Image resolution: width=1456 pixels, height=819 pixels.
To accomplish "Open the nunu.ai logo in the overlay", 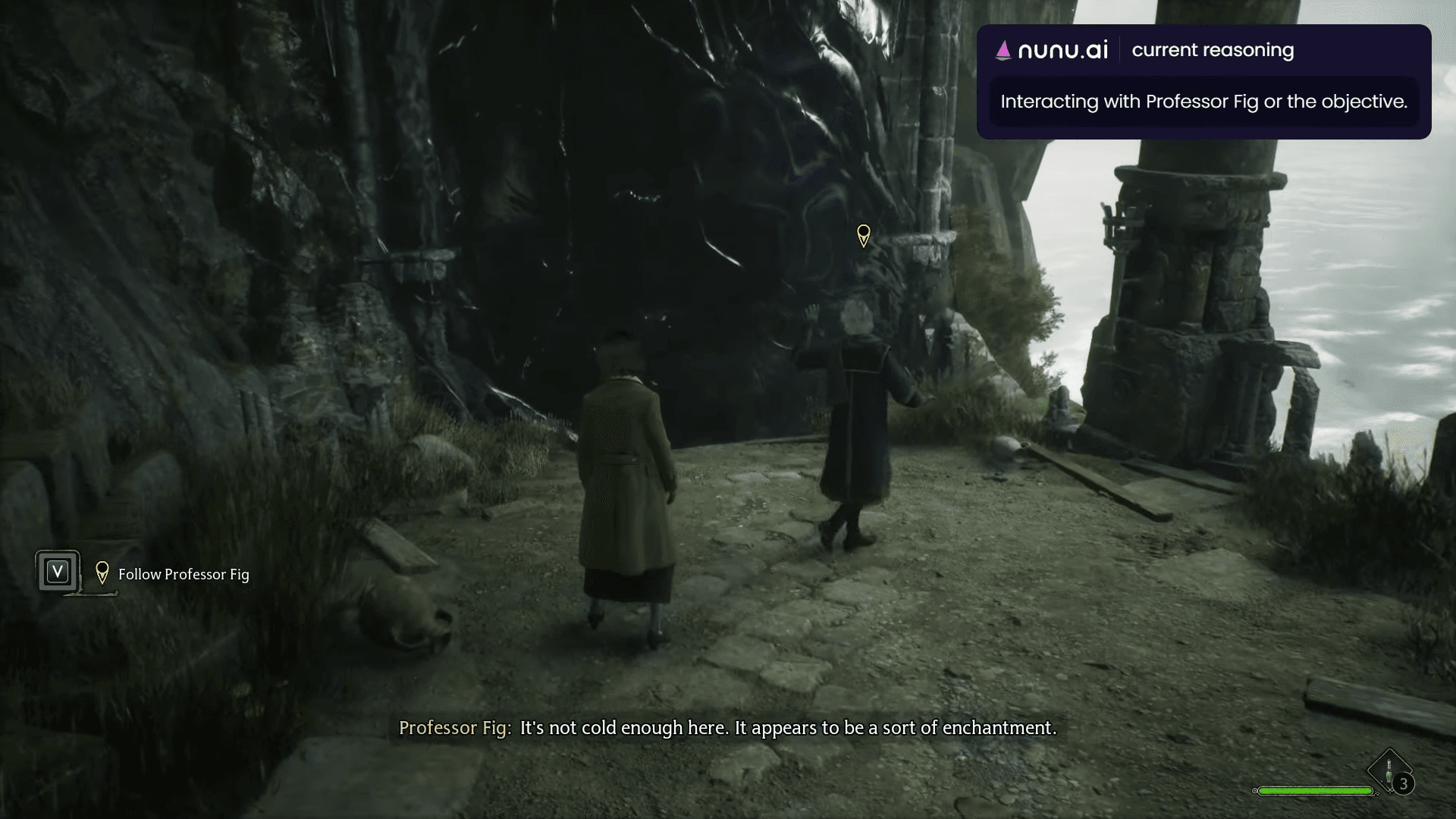I will click(x=1052, y=50).
